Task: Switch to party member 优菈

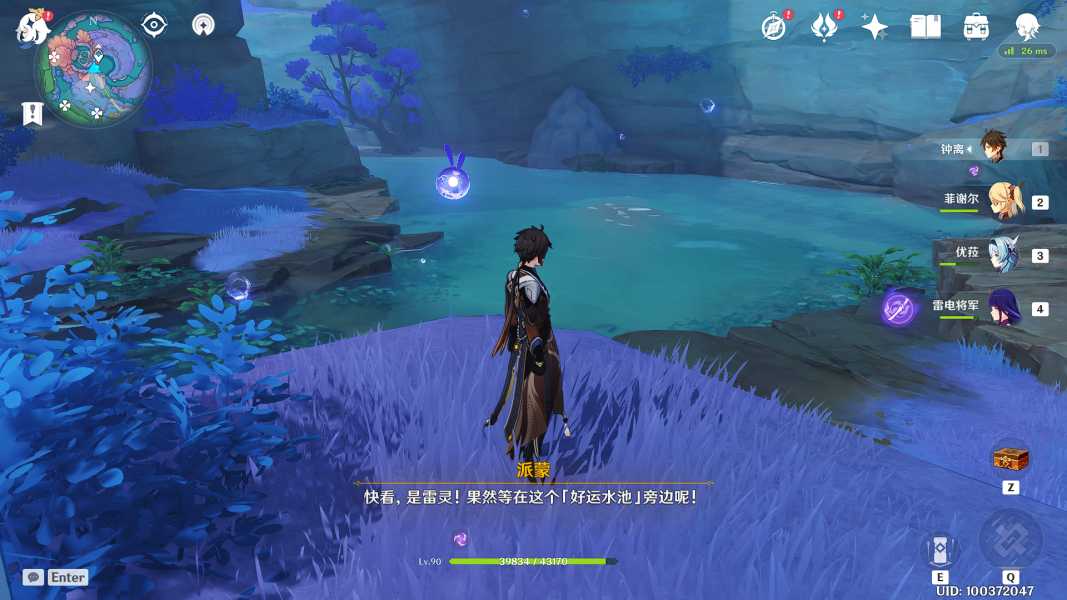Action: [x=1003, y=255]
